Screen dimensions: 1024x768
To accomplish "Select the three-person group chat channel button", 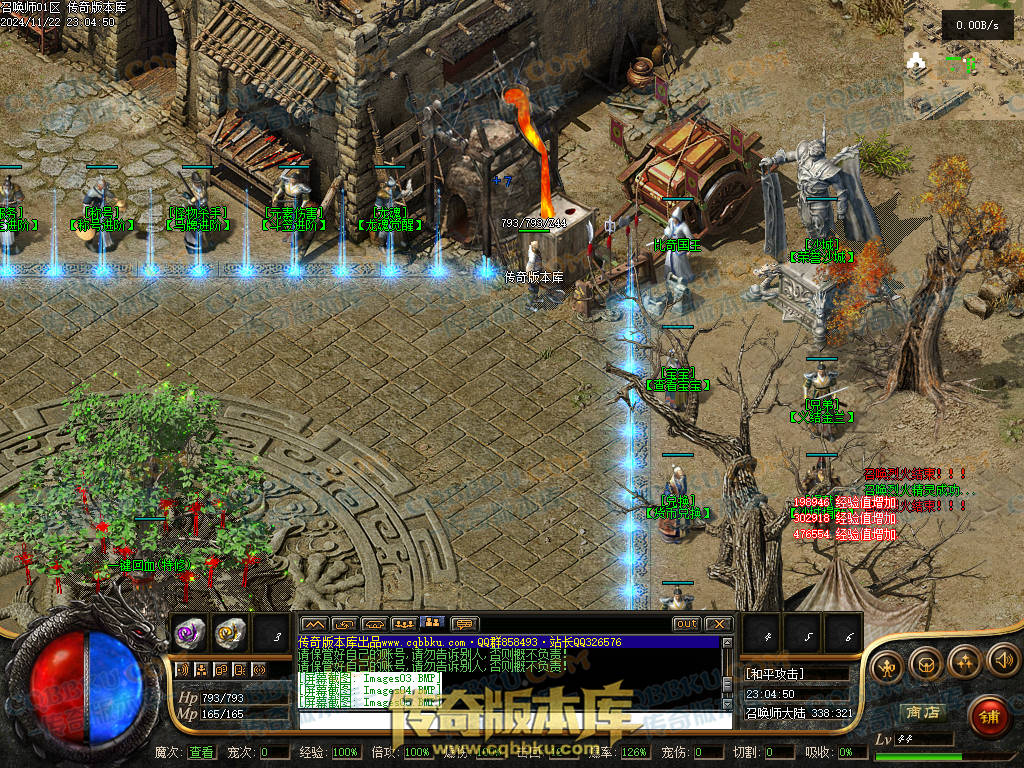I will pyautogui.click(x=404, y=624).
